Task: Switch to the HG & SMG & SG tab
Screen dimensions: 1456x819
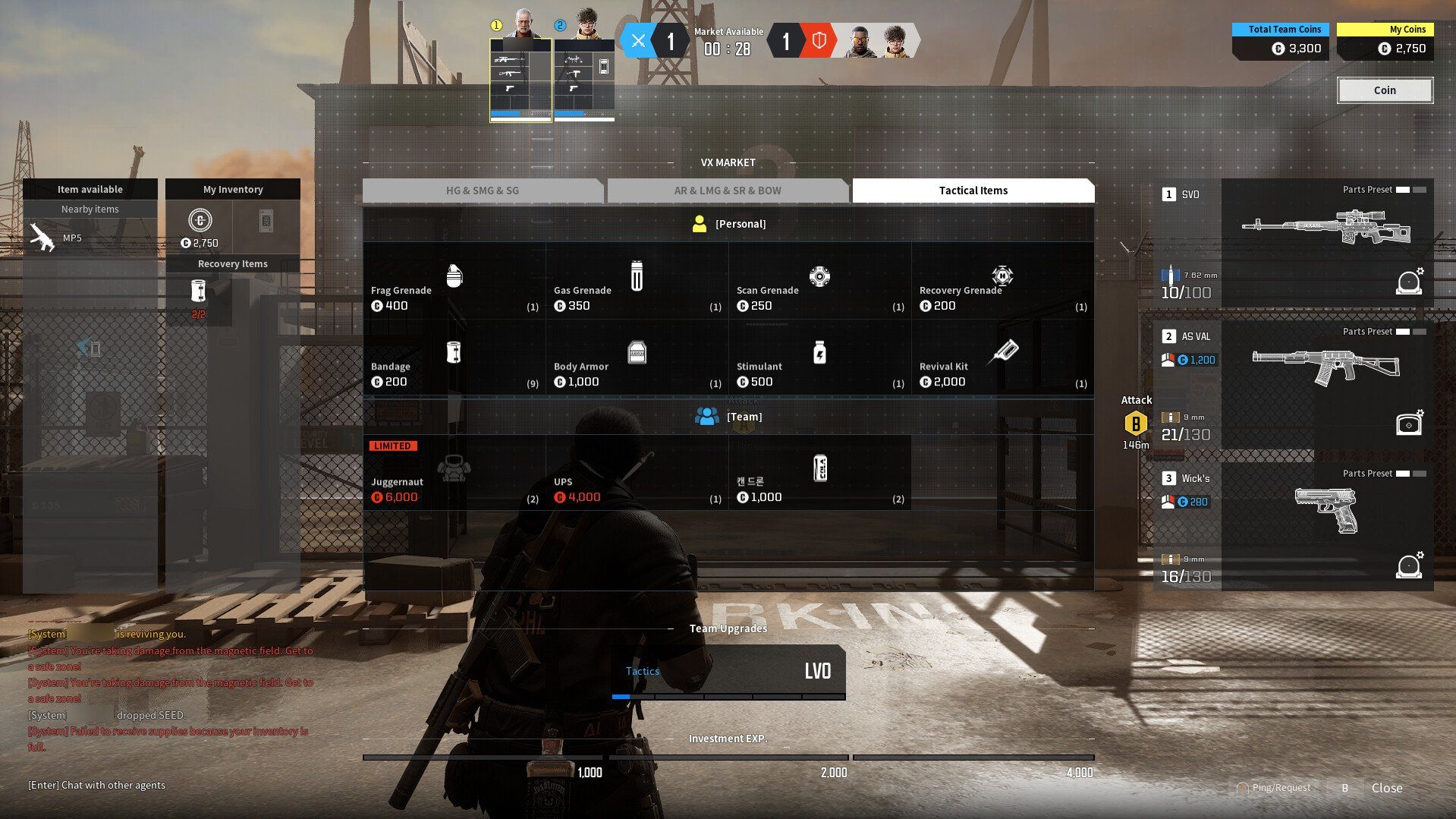Action: coord(483,191)
